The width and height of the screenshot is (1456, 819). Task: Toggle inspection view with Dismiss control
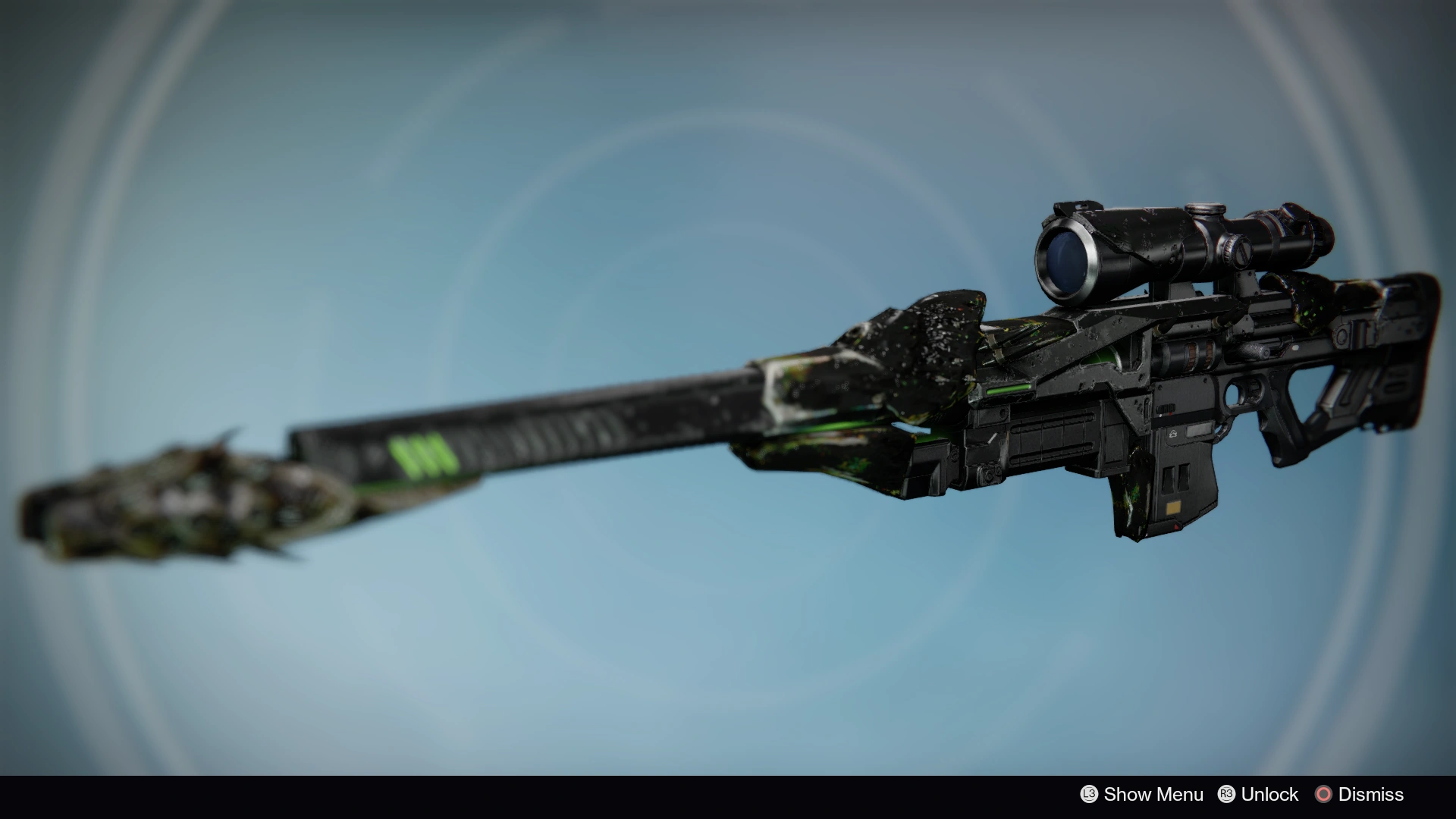click(x=1371, y=795)
